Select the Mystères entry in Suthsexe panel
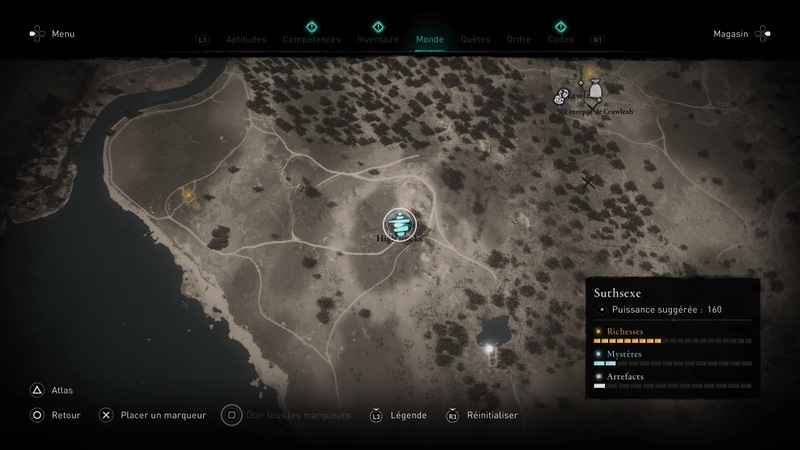Image resolution: width=800 pixels, height=450 pixels. (x=624, y=353)
